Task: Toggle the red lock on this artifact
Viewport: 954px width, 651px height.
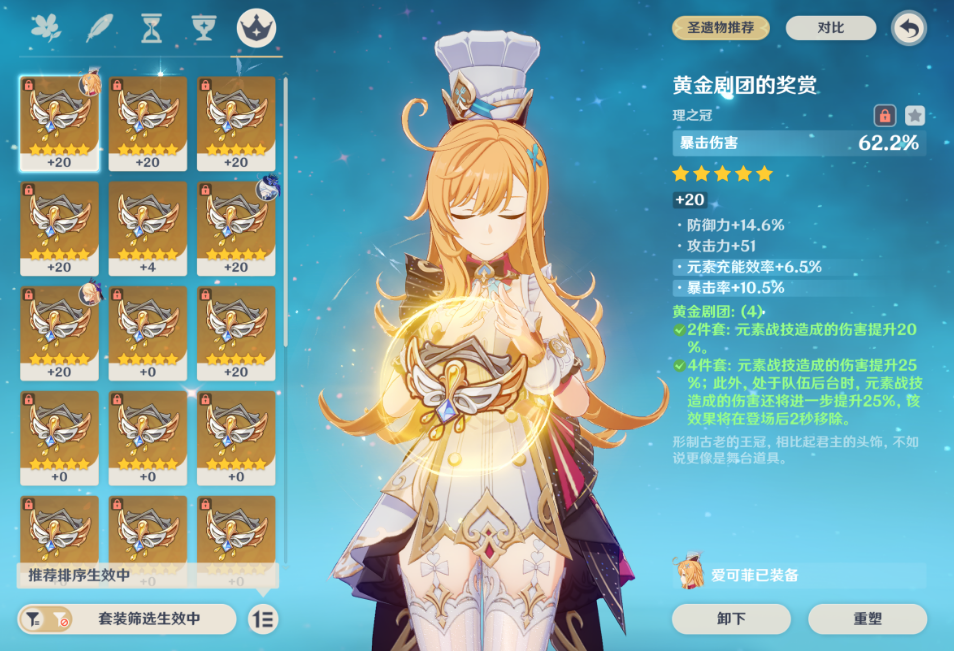Action: [x=884, y=115]
